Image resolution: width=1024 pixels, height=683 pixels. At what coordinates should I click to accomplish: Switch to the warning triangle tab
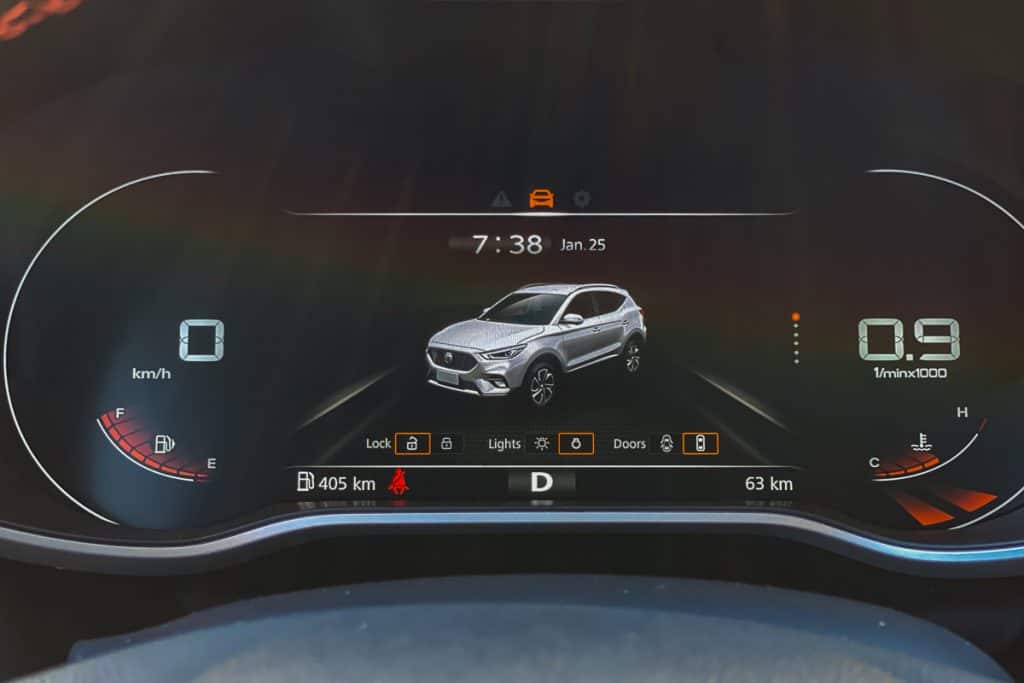pos(501,198)
